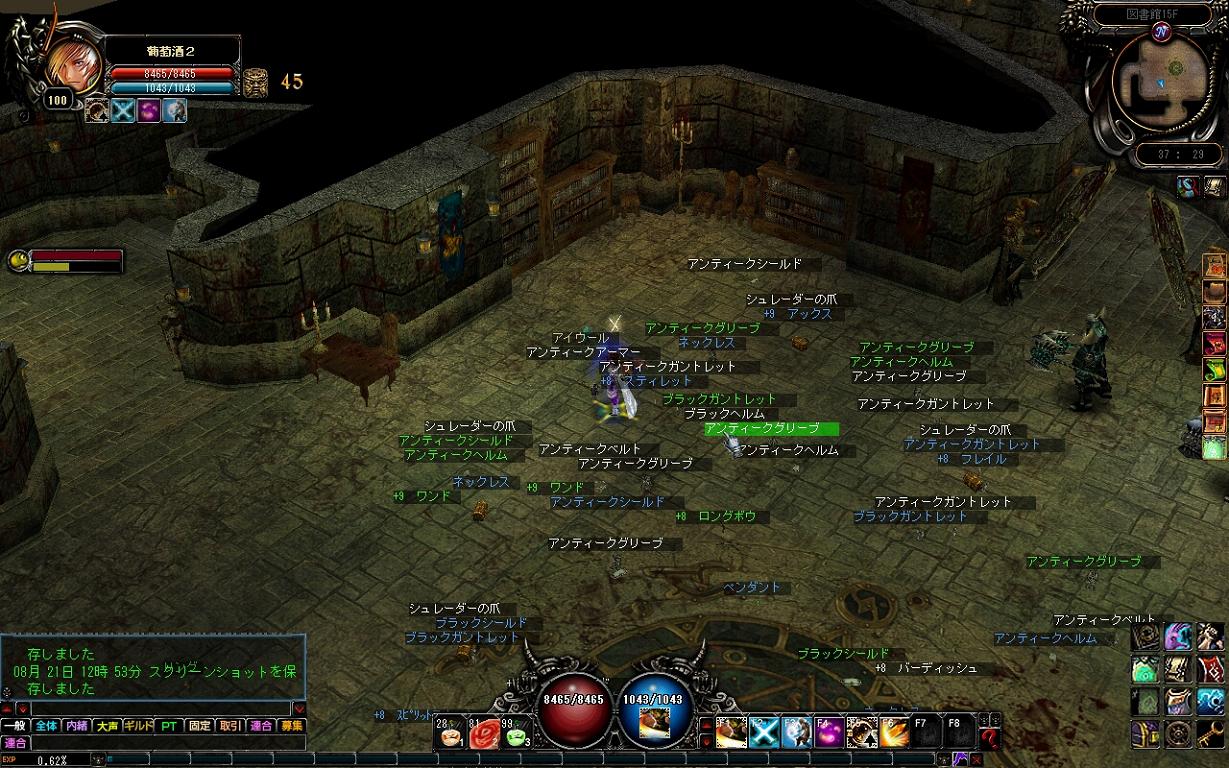Toggle the 固定 chat lock button
This screenshot has width=1229, height=768.
200,726
